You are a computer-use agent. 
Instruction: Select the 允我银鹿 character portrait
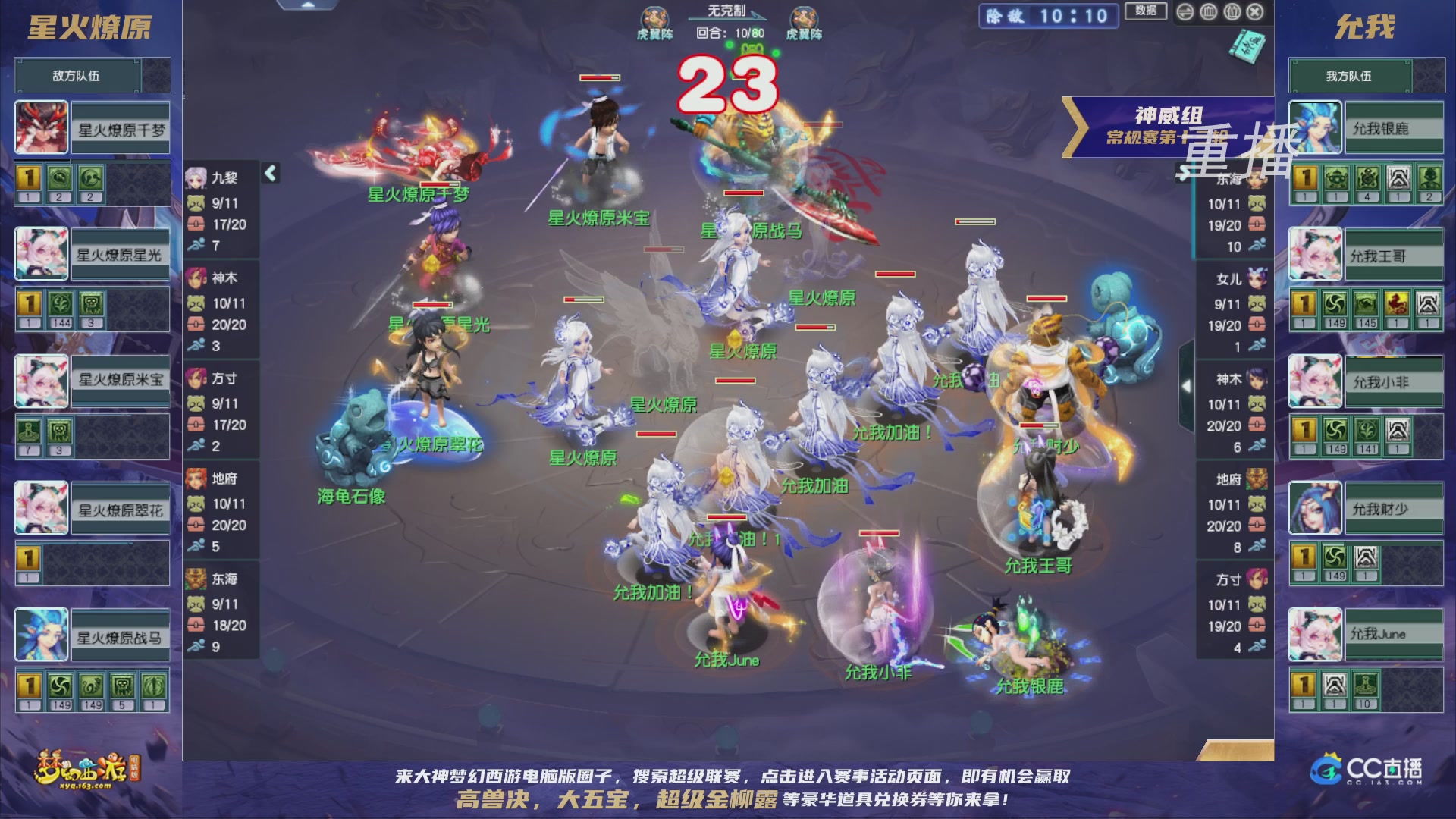tap(1316, 127)
